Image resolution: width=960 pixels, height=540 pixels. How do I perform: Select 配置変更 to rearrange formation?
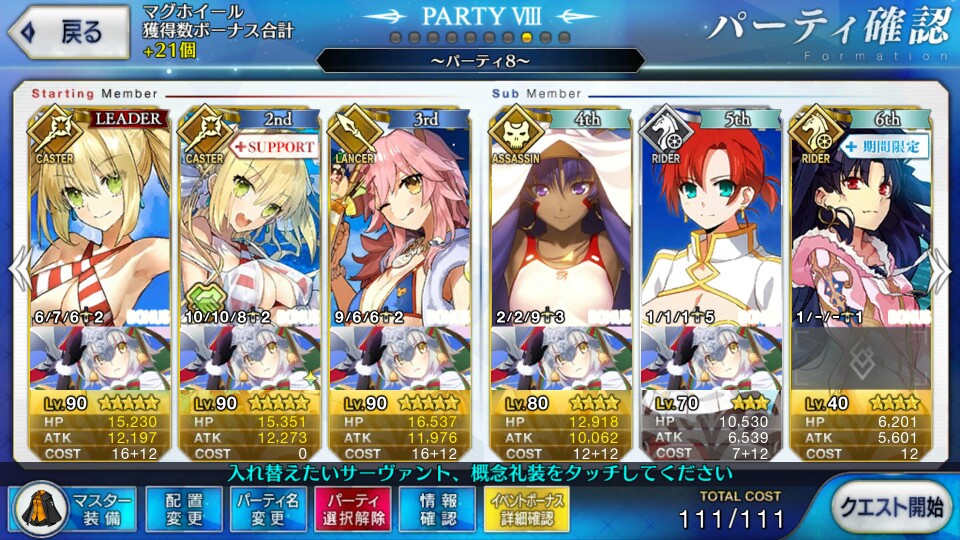click(184, 509)
